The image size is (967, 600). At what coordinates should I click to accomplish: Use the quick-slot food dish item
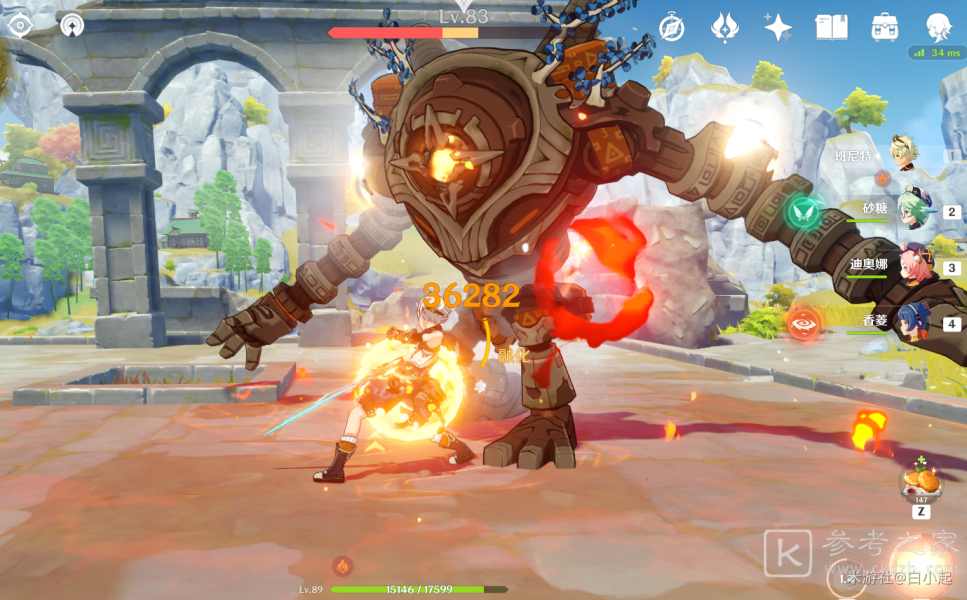[920, 482]
